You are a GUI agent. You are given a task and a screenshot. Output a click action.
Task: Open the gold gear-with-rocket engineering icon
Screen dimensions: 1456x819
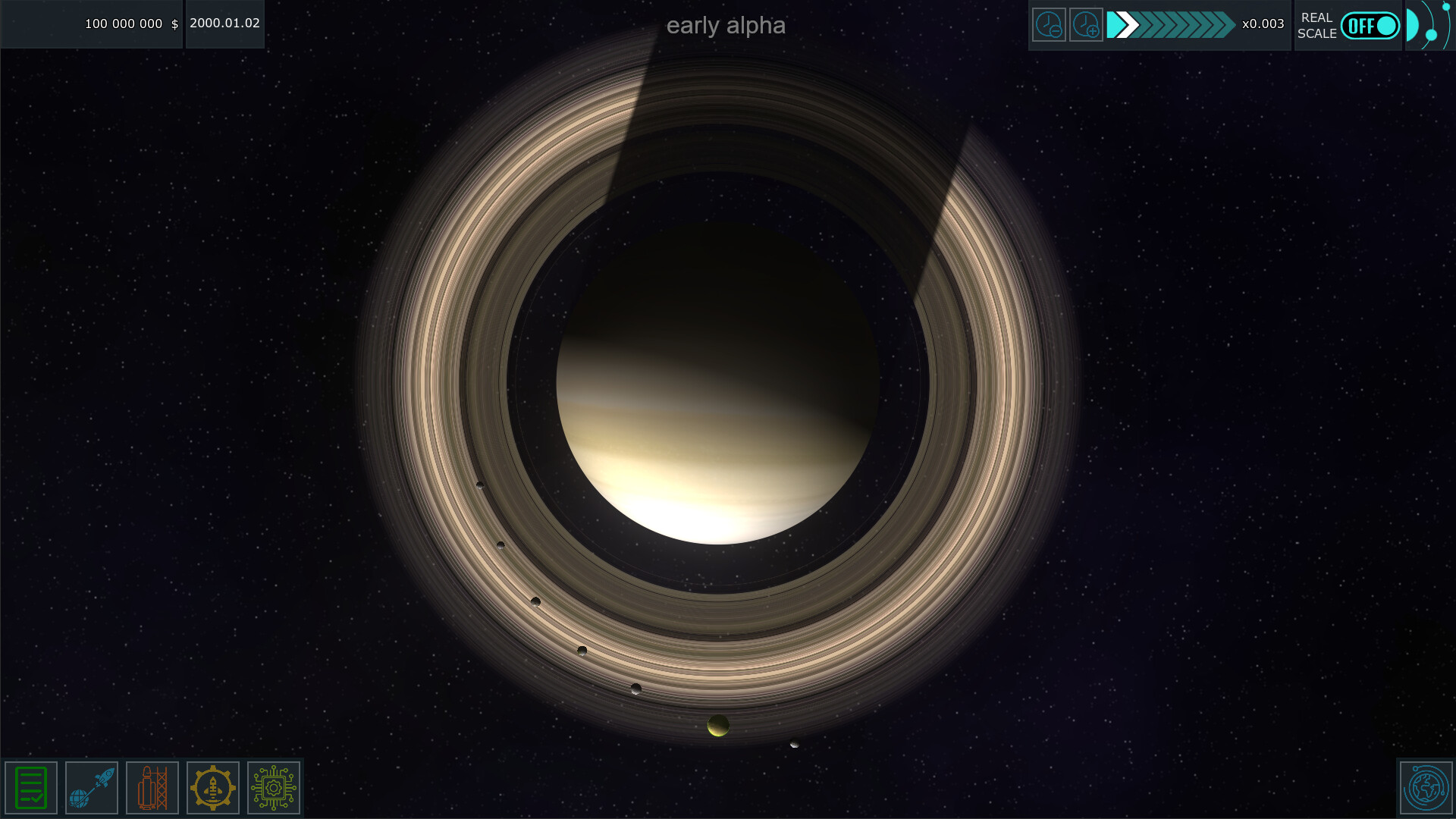click(212, 787)
